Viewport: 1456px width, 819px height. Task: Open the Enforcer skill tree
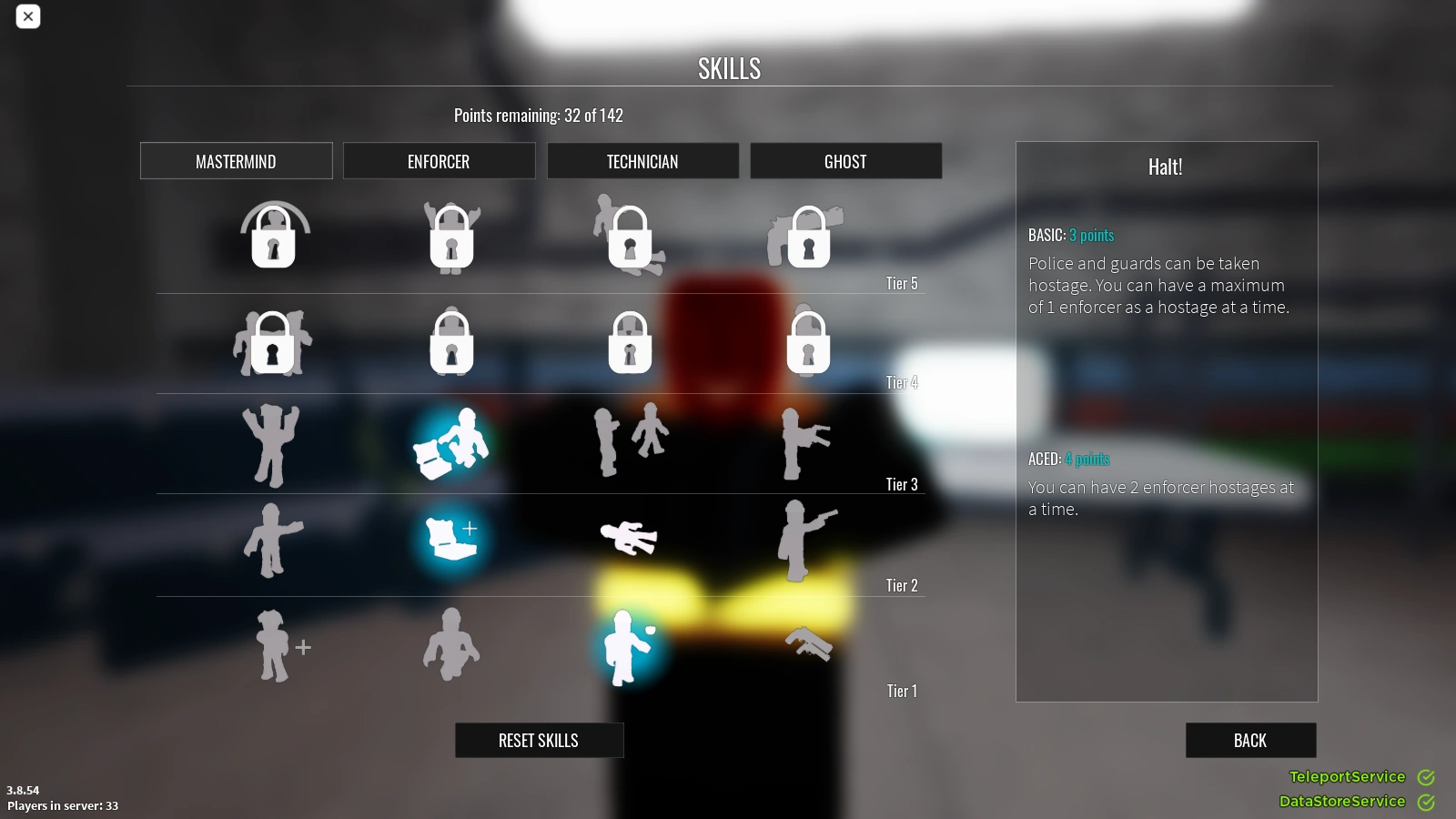click(x=439, y=161)
